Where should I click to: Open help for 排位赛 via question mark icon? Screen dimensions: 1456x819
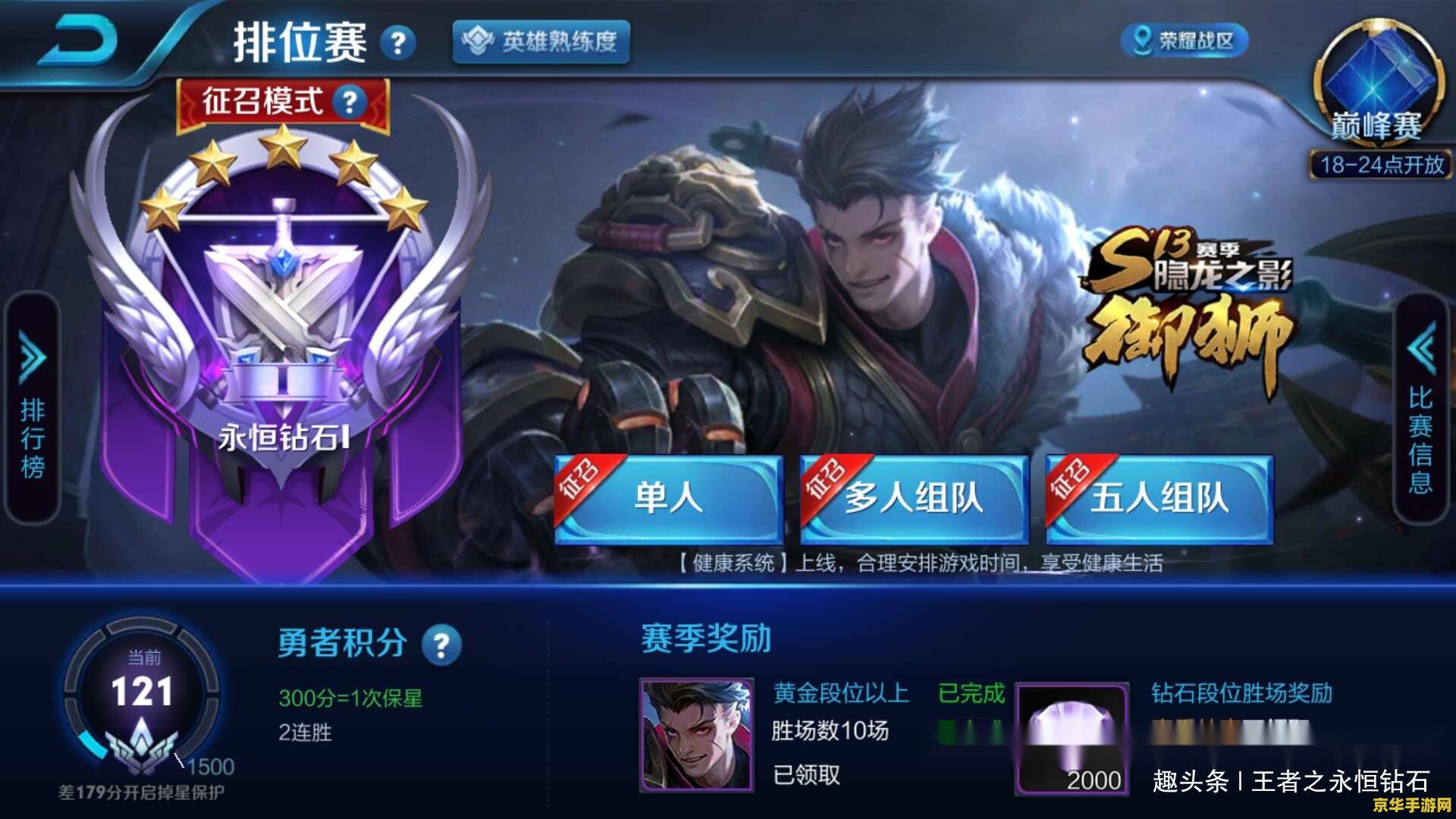pos(397,42)
